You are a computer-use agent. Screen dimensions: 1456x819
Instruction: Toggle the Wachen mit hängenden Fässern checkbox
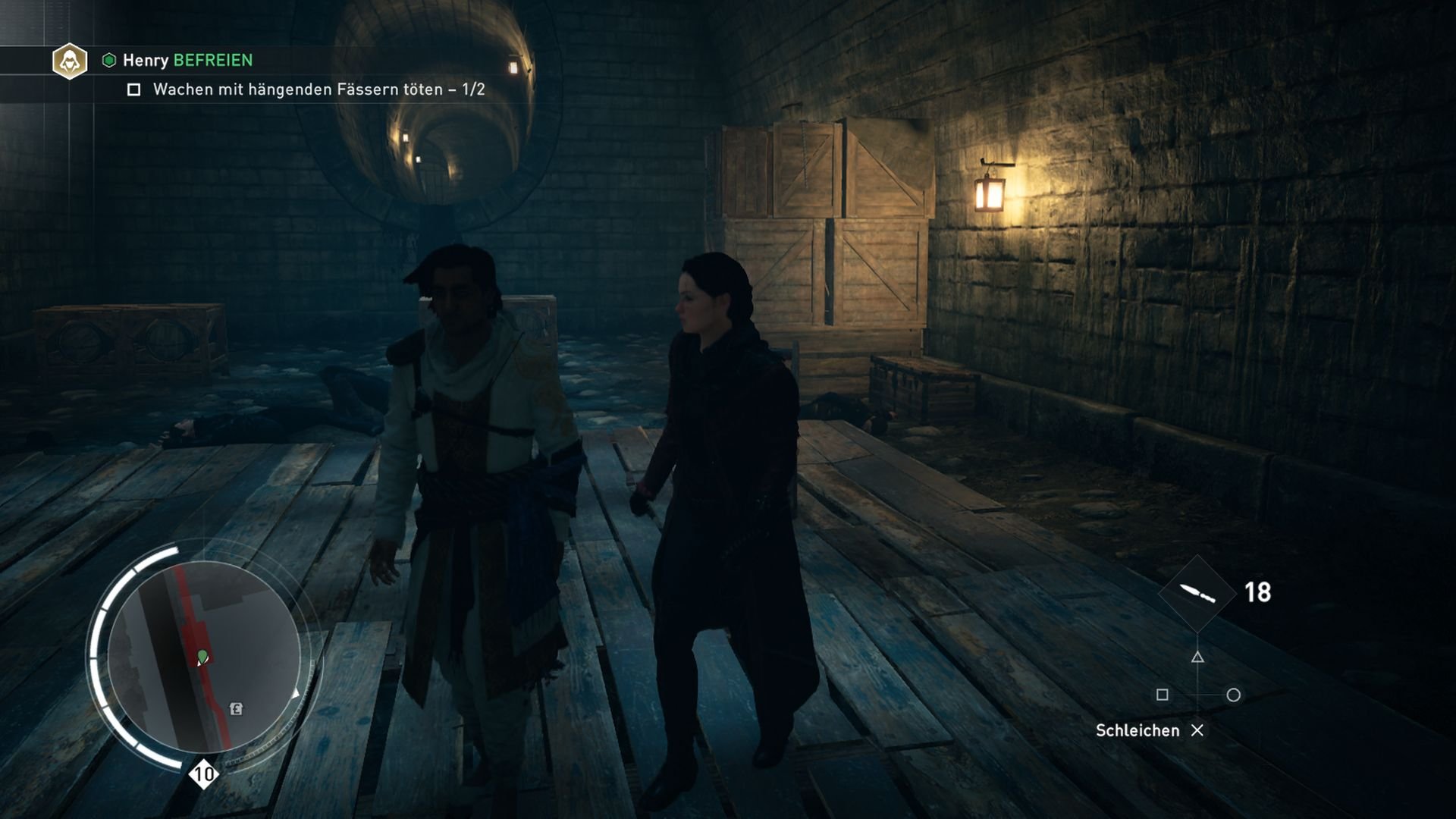point(135,89)
